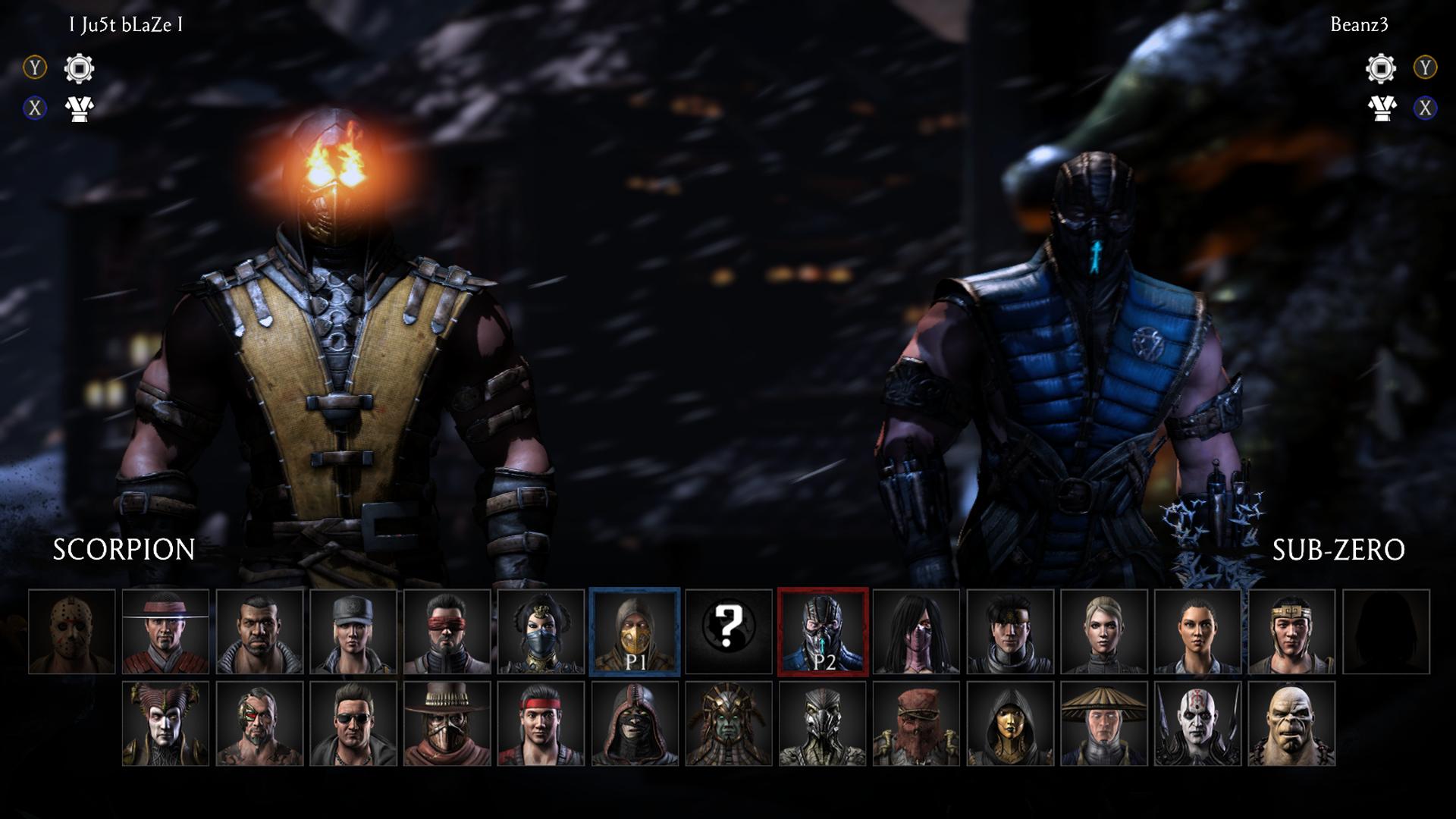Pick Kenshi wearing the red blindfold

(x=447, y=632)
